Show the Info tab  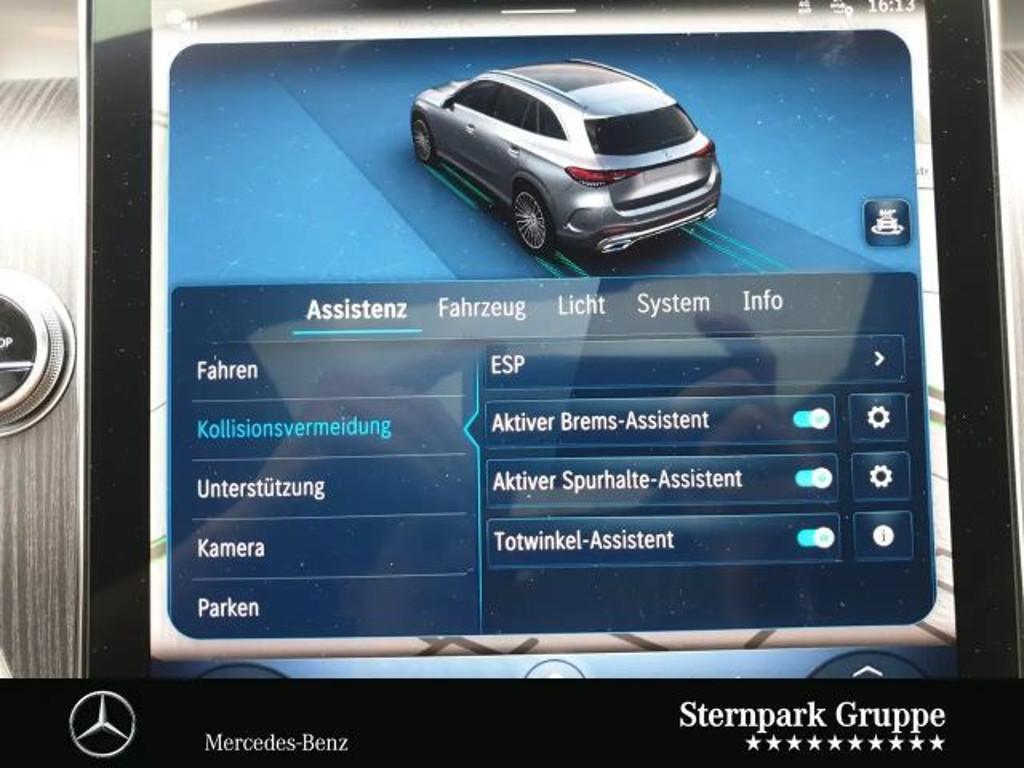point(762,300)
